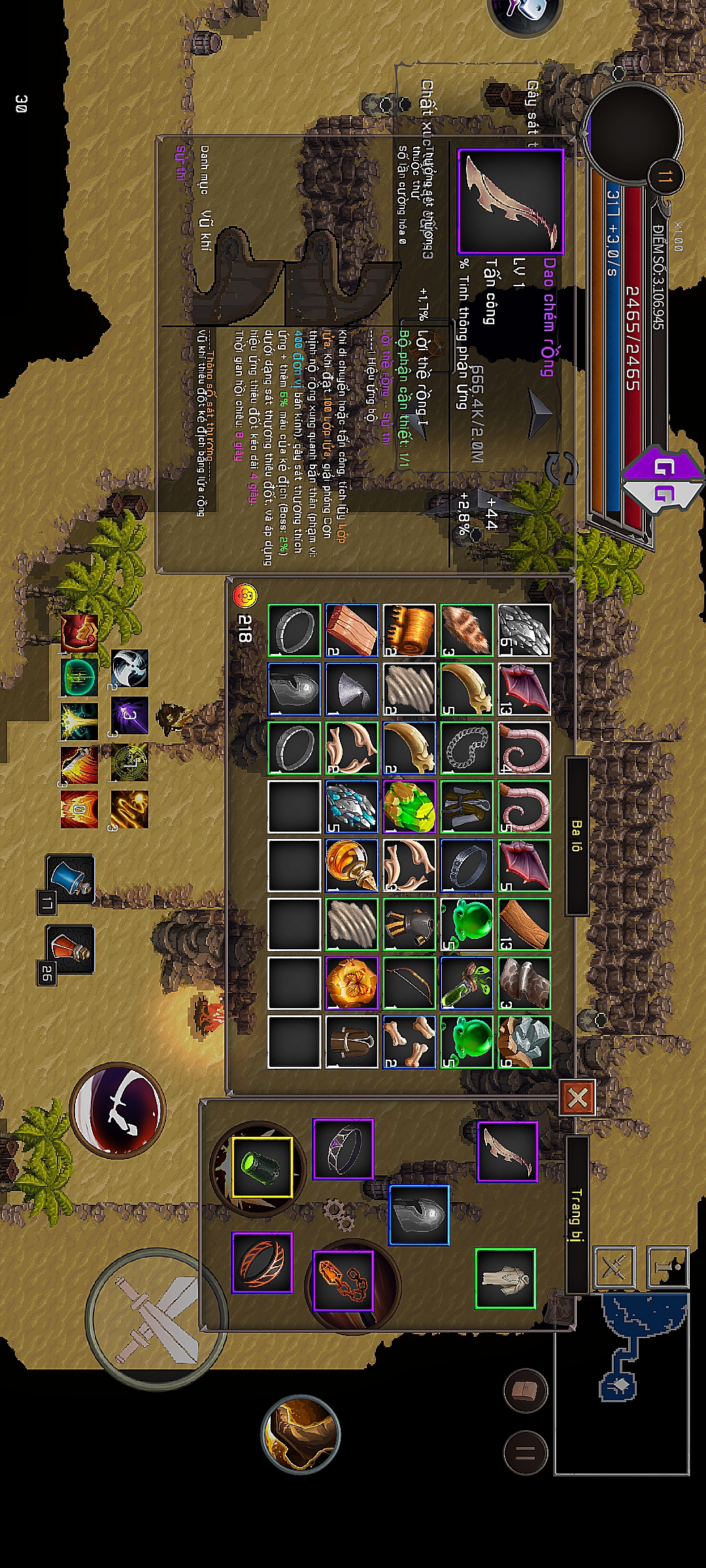Select the equipped purple tiara slot

[x=343, y=1149]
